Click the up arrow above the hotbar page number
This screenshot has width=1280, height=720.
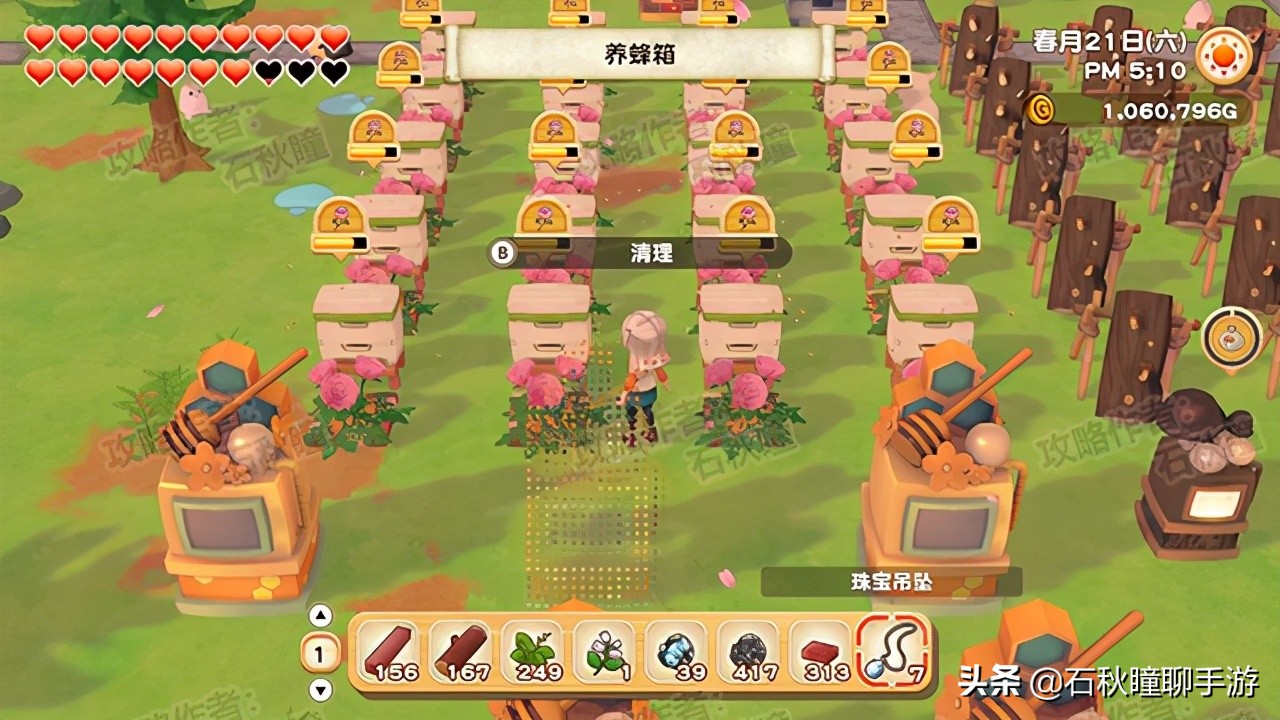320,615
